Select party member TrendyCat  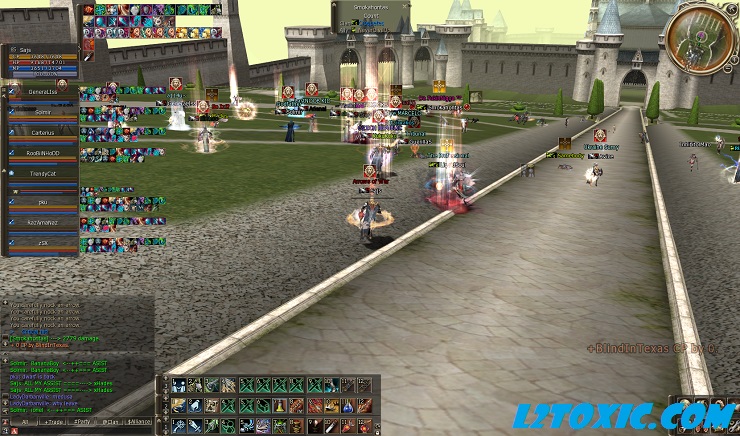tap(42, 175)
